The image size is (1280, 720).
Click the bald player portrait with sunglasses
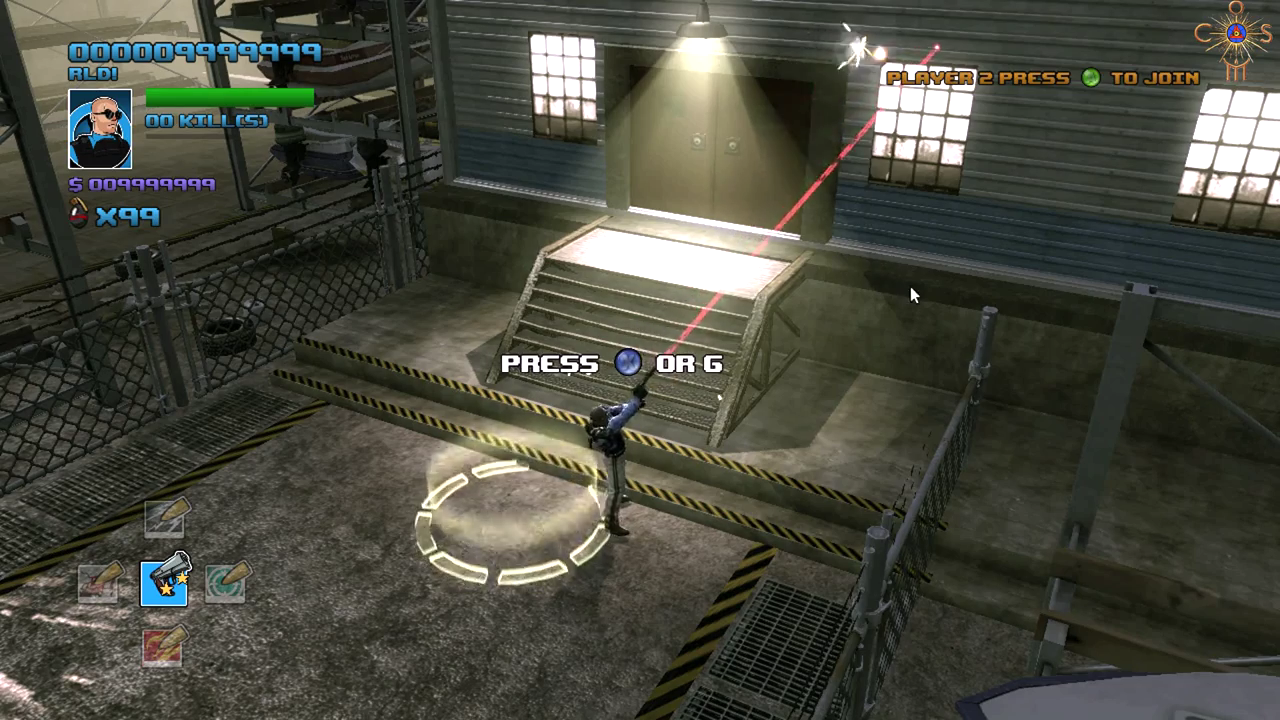[100, 129]
